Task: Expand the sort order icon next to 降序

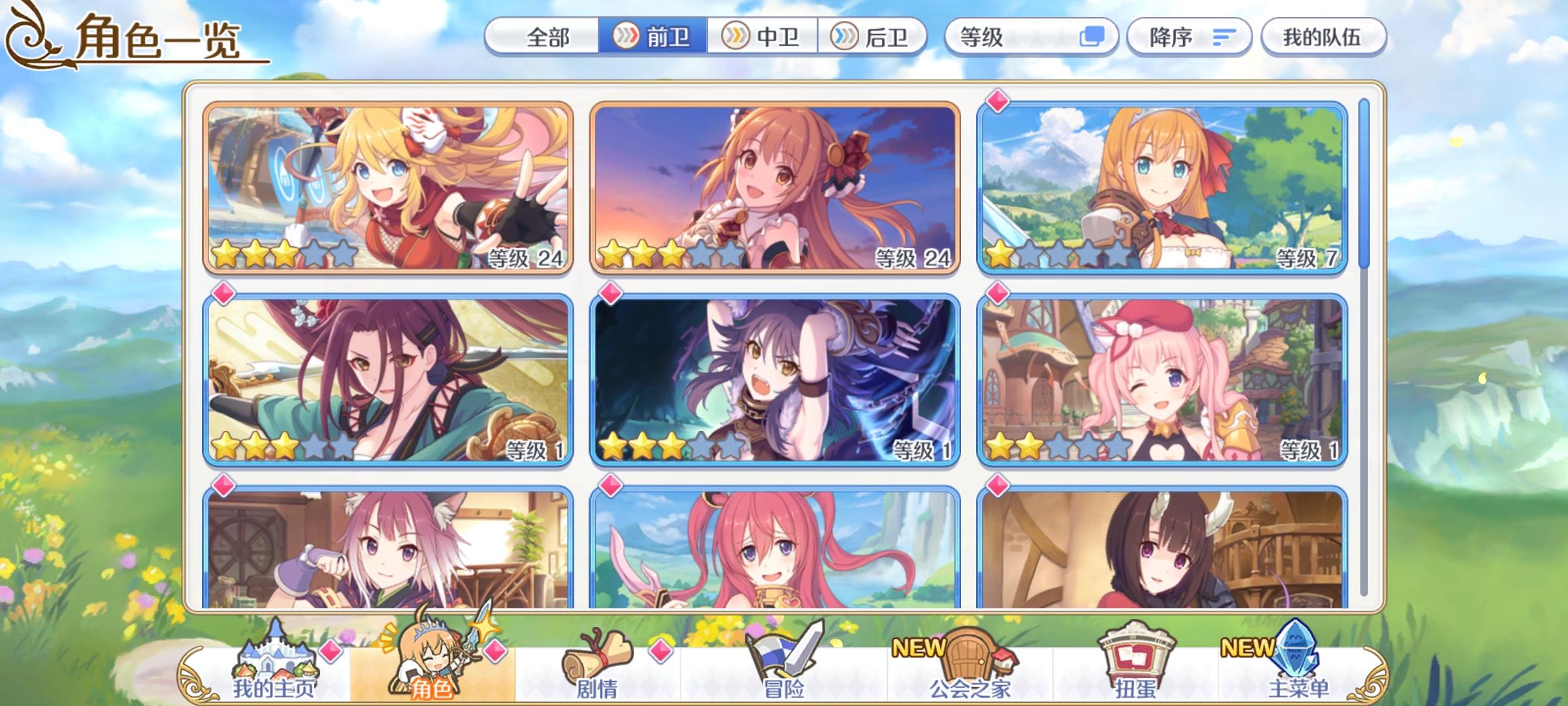Action: pos(1224,37)
